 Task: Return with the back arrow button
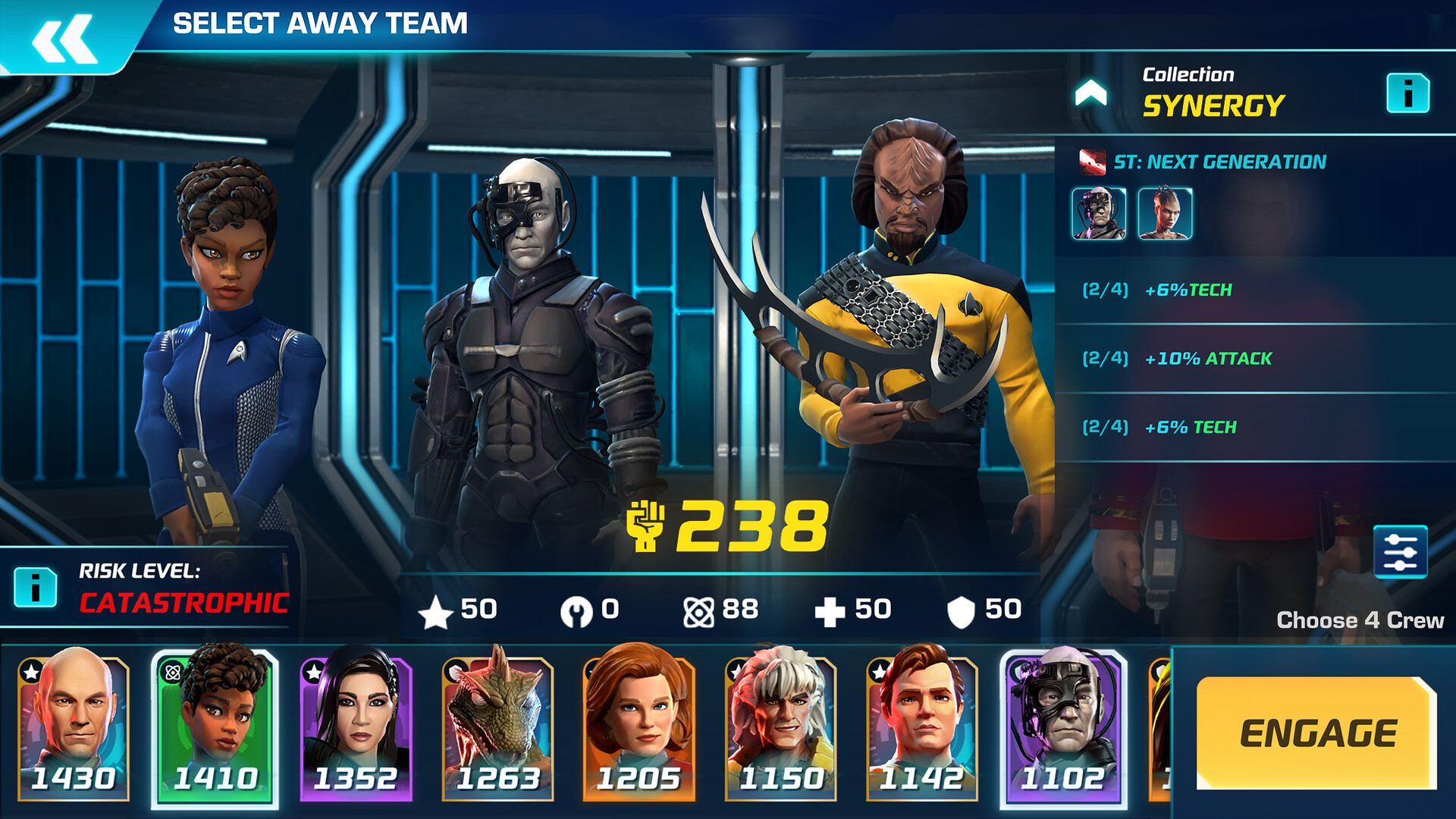tap(59, 30)
